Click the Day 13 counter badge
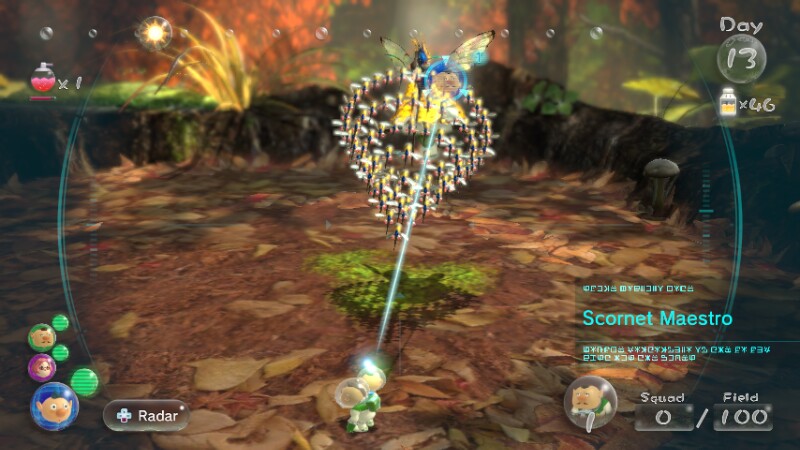Screen dimensions: 800x450 pyautogui.click(x=742, y=55)
